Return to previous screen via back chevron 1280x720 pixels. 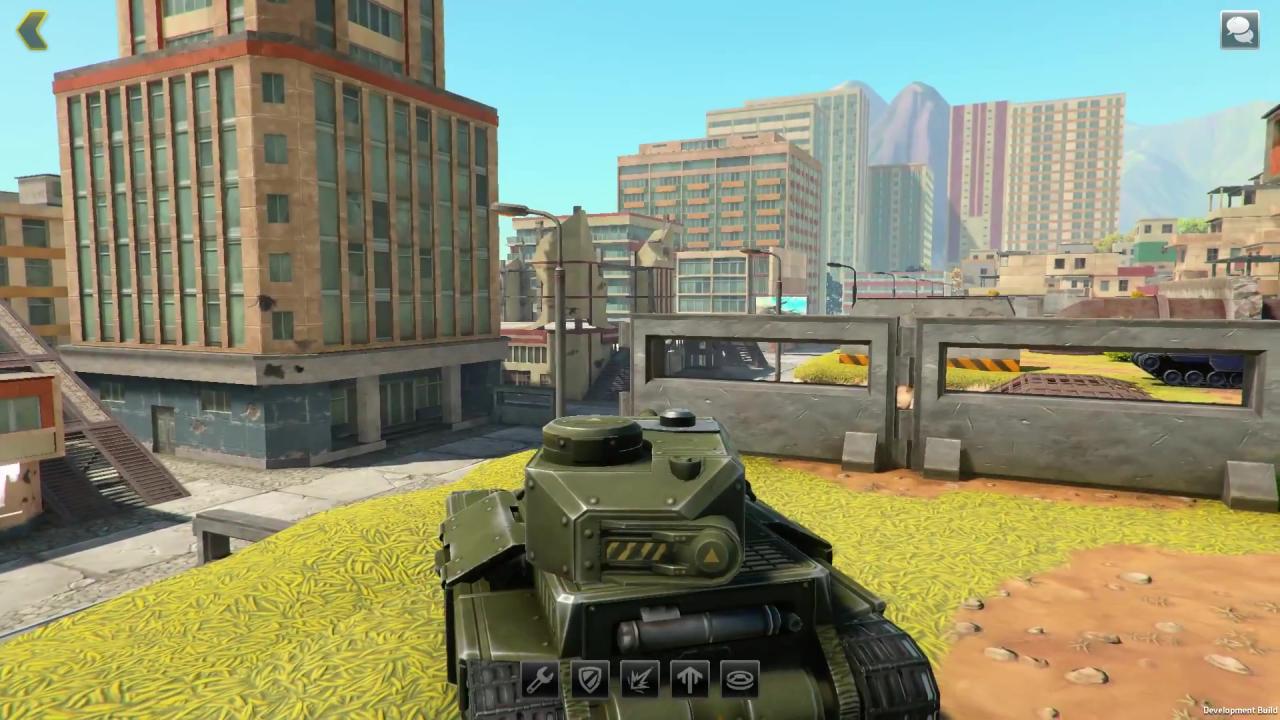(x=33, y=29)
